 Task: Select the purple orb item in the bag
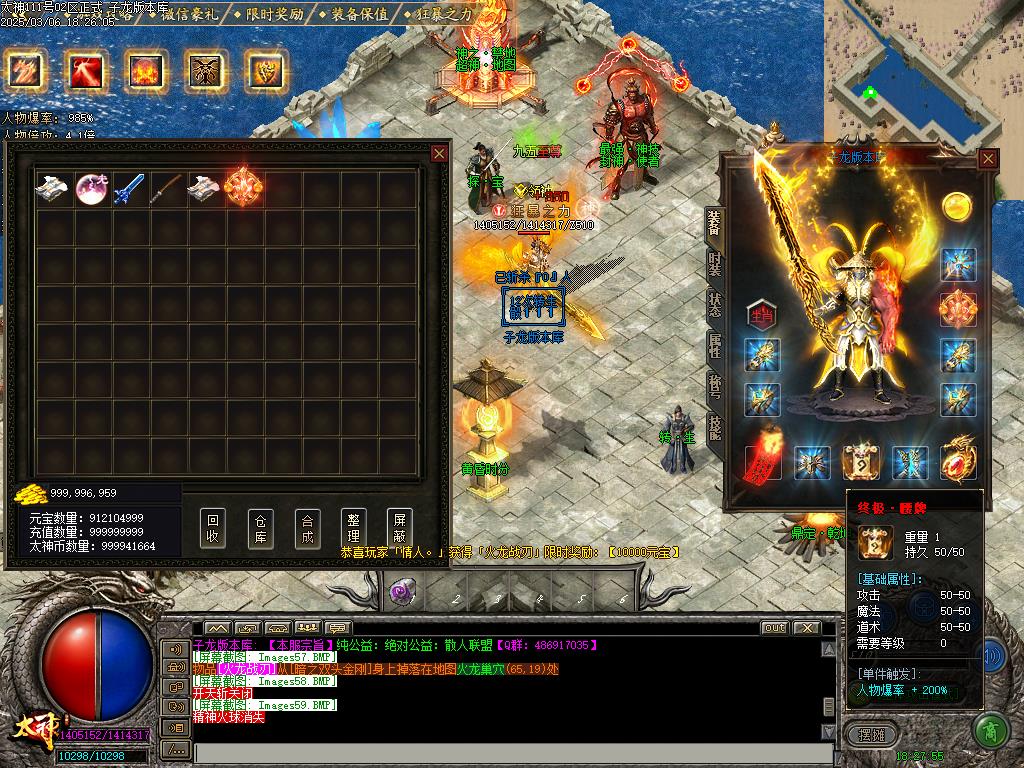pos(92,188)
